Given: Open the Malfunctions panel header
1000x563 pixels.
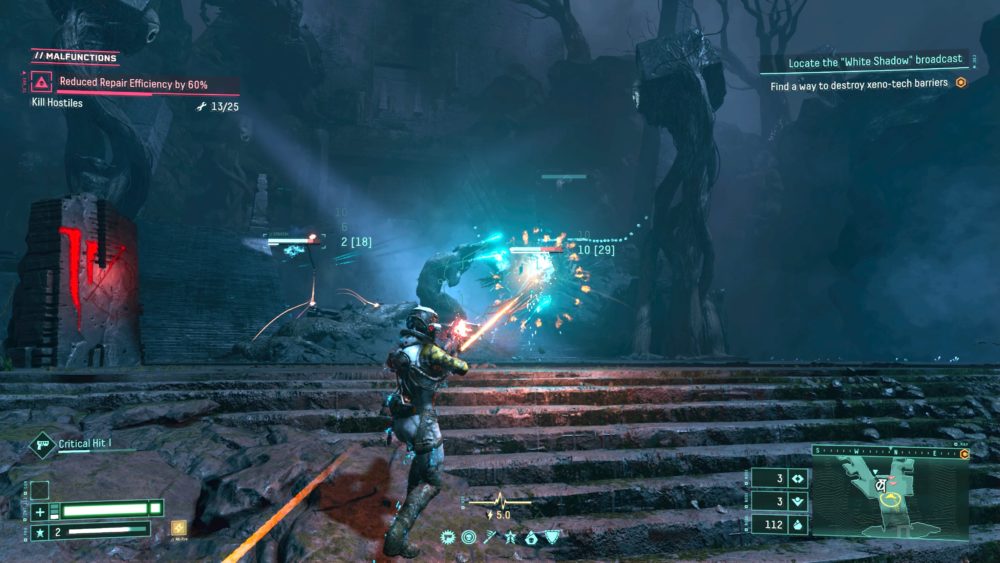Looking at the screenshot, I should pos(74,57).
